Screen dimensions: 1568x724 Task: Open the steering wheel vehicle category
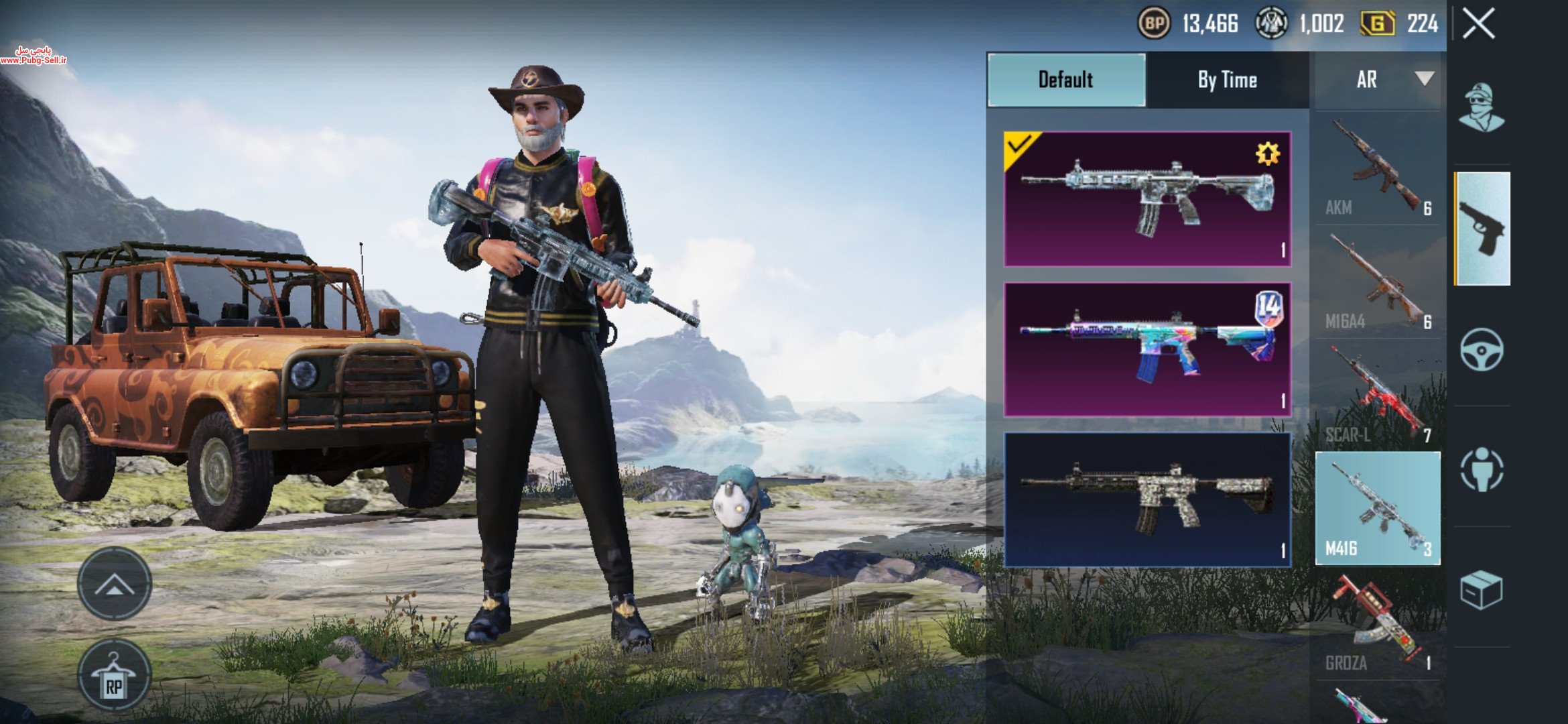click(1482, 349)
